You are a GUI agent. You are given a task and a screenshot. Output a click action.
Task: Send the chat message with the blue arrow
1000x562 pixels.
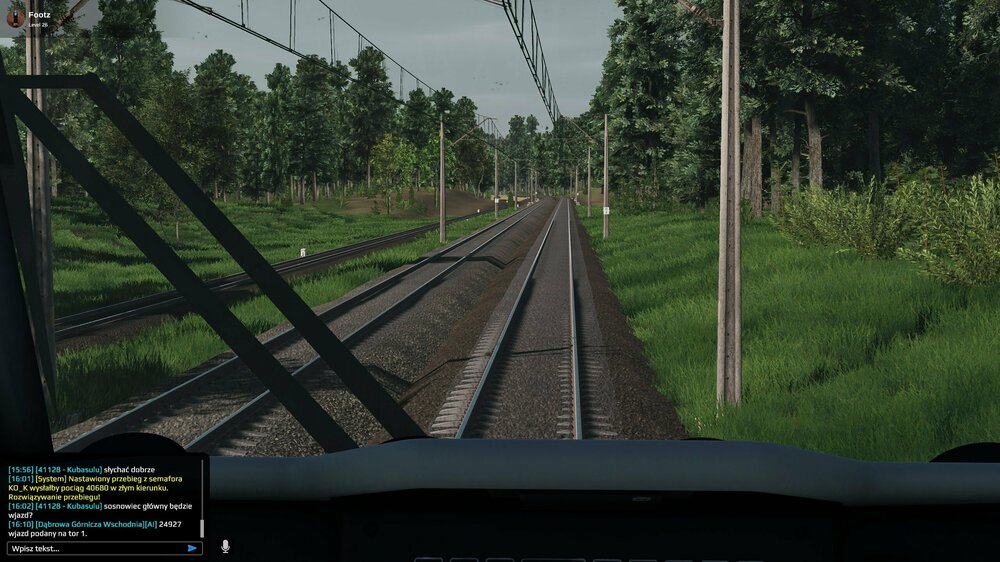pos(192,548)
